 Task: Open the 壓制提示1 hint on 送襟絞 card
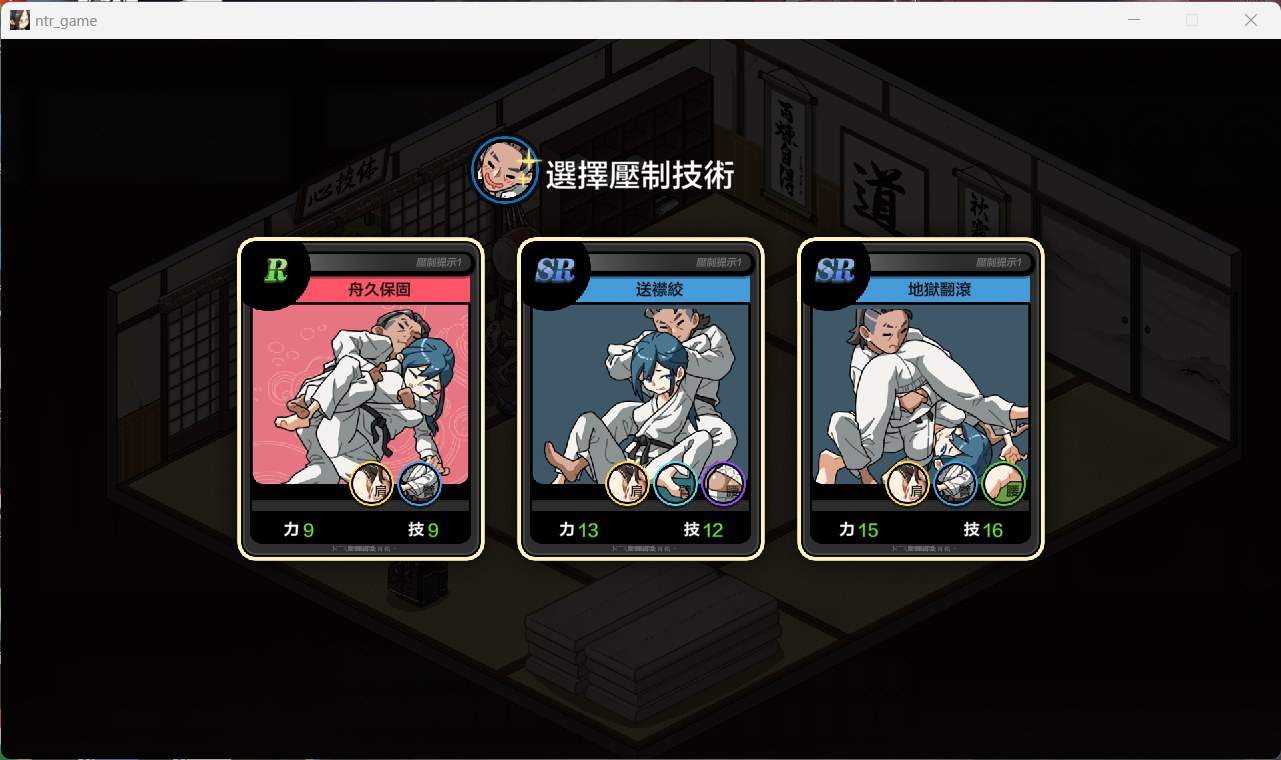point(718,264)
